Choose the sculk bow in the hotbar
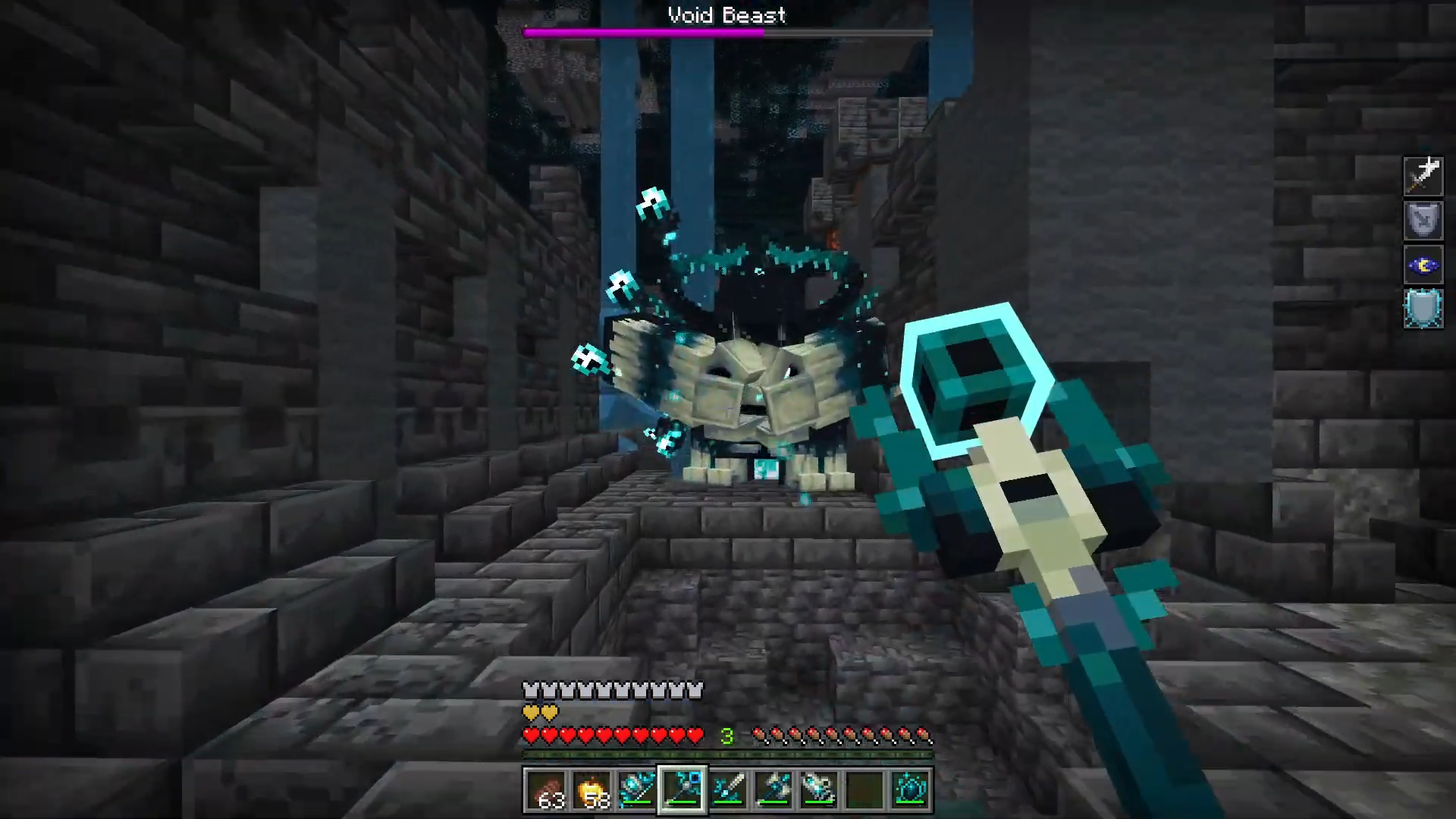The height and width of the screenshot is (819, 1456). (637, 790)
